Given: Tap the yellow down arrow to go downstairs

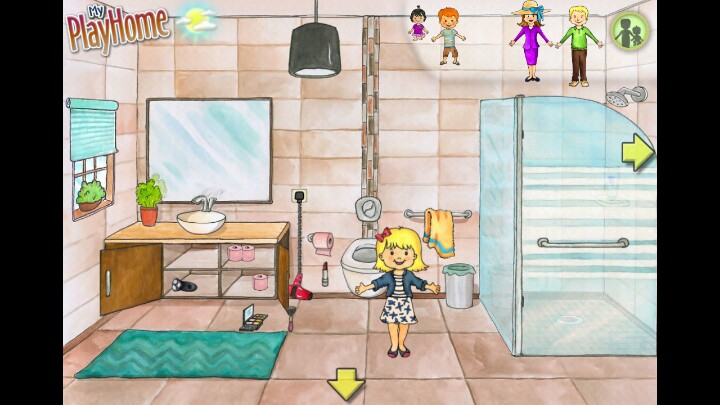Looking at the screenshot, I should tap(346, 383).
